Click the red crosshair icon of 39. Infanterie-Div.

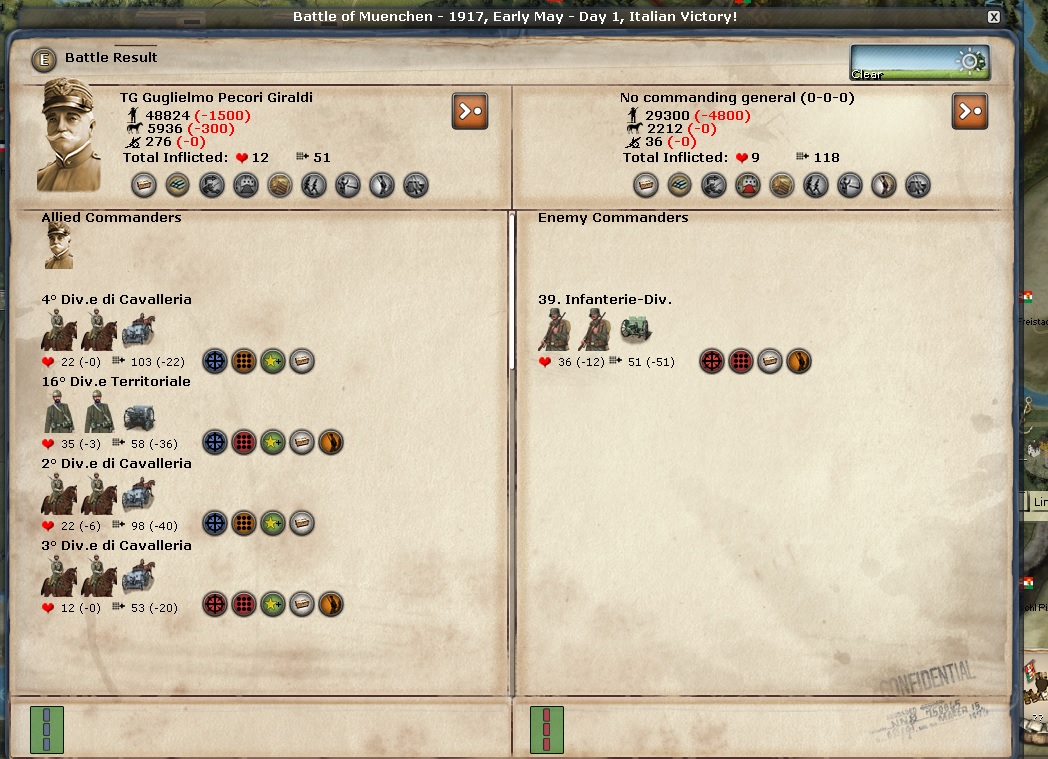pyautogui.click(x=712, y=361)
